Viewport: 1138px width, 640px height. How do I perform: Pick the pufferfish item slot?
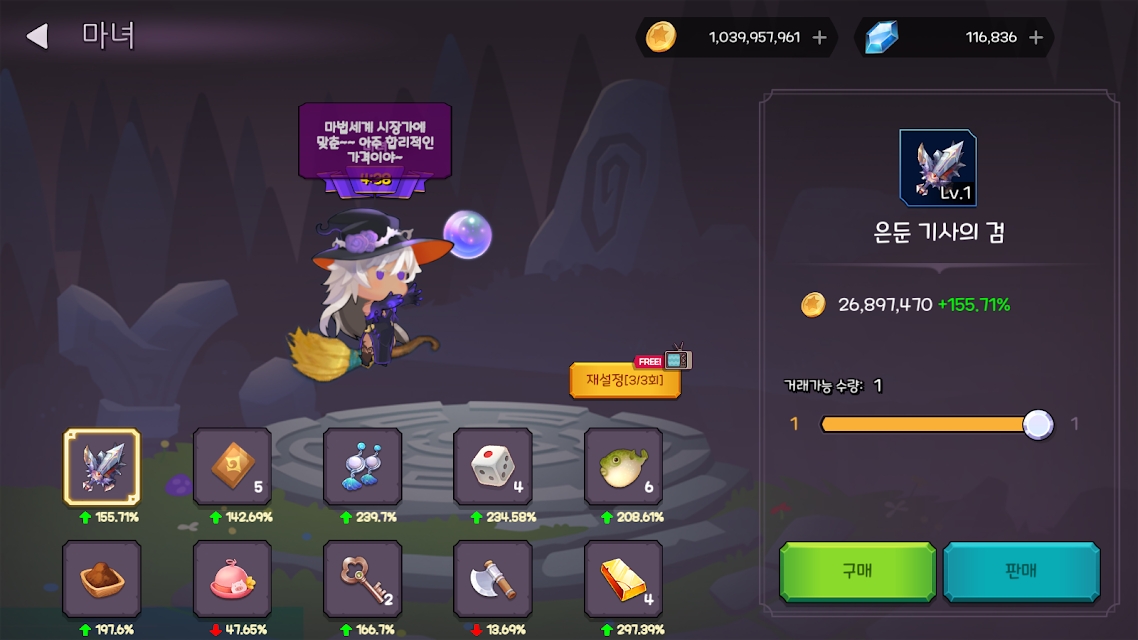pos(623,467)
